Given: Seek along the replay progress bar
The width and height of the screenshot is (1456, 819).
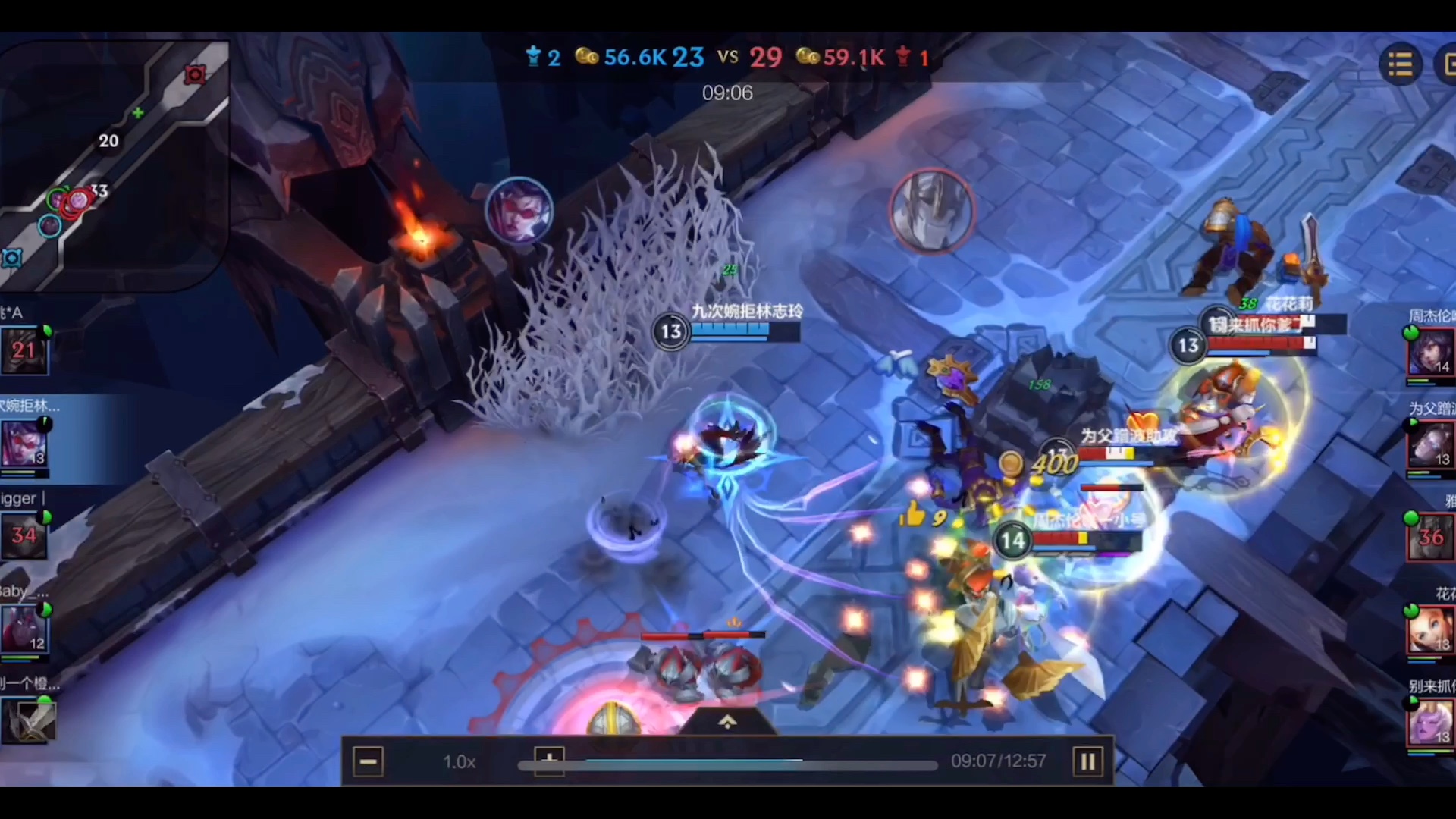Looking at the screenshot, I should click(728, 765).
